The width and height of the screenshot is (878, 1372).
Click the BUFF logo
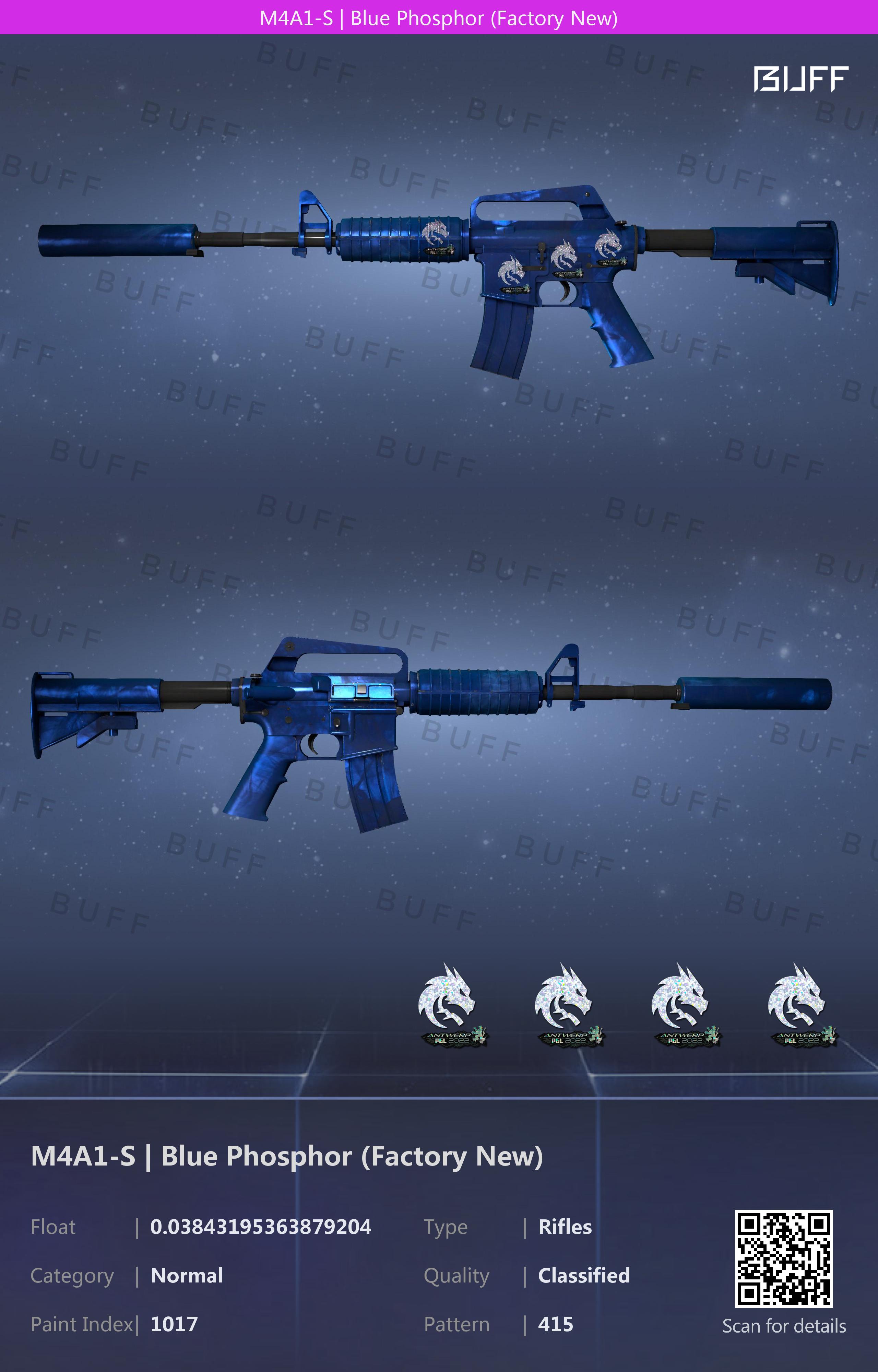[800, 79]
